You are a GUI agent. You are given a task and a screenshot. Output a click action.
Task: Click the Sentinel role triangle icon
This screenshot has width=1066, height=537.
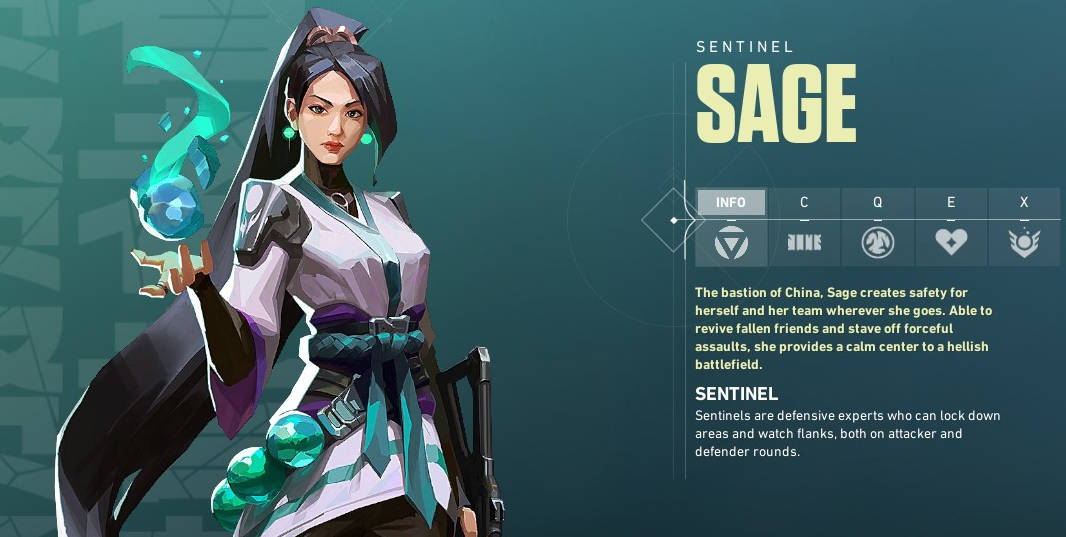tap(731, 242)
